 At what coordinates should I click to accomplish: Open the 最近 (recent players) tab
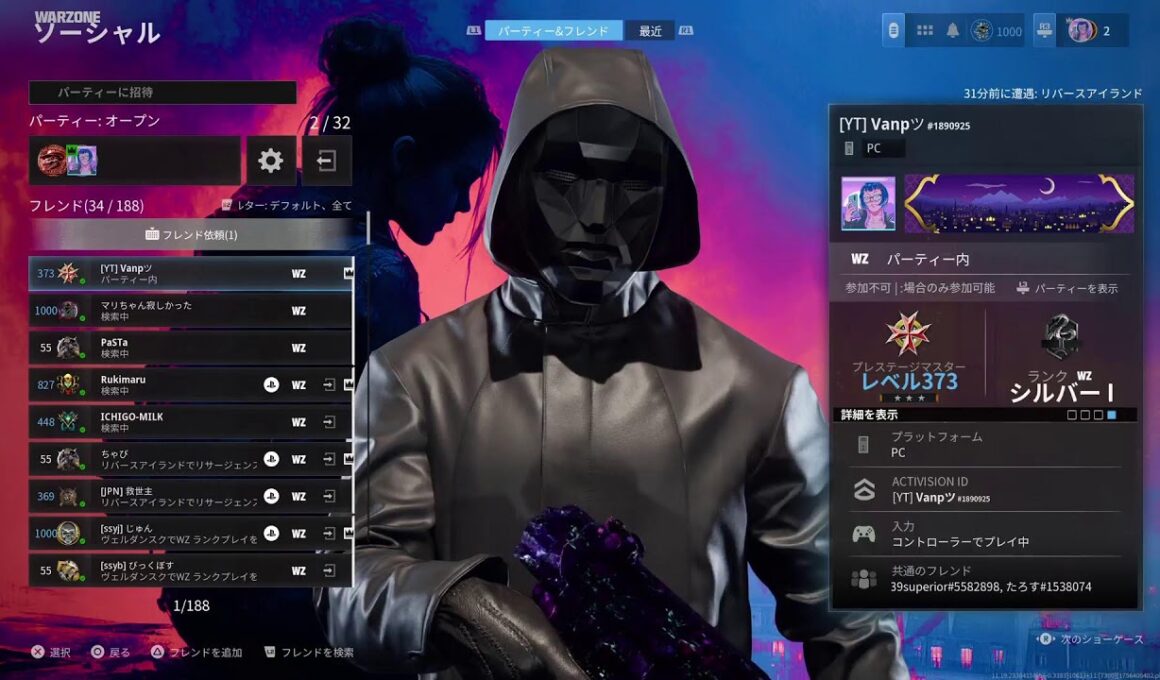click(x=650, y=31)
